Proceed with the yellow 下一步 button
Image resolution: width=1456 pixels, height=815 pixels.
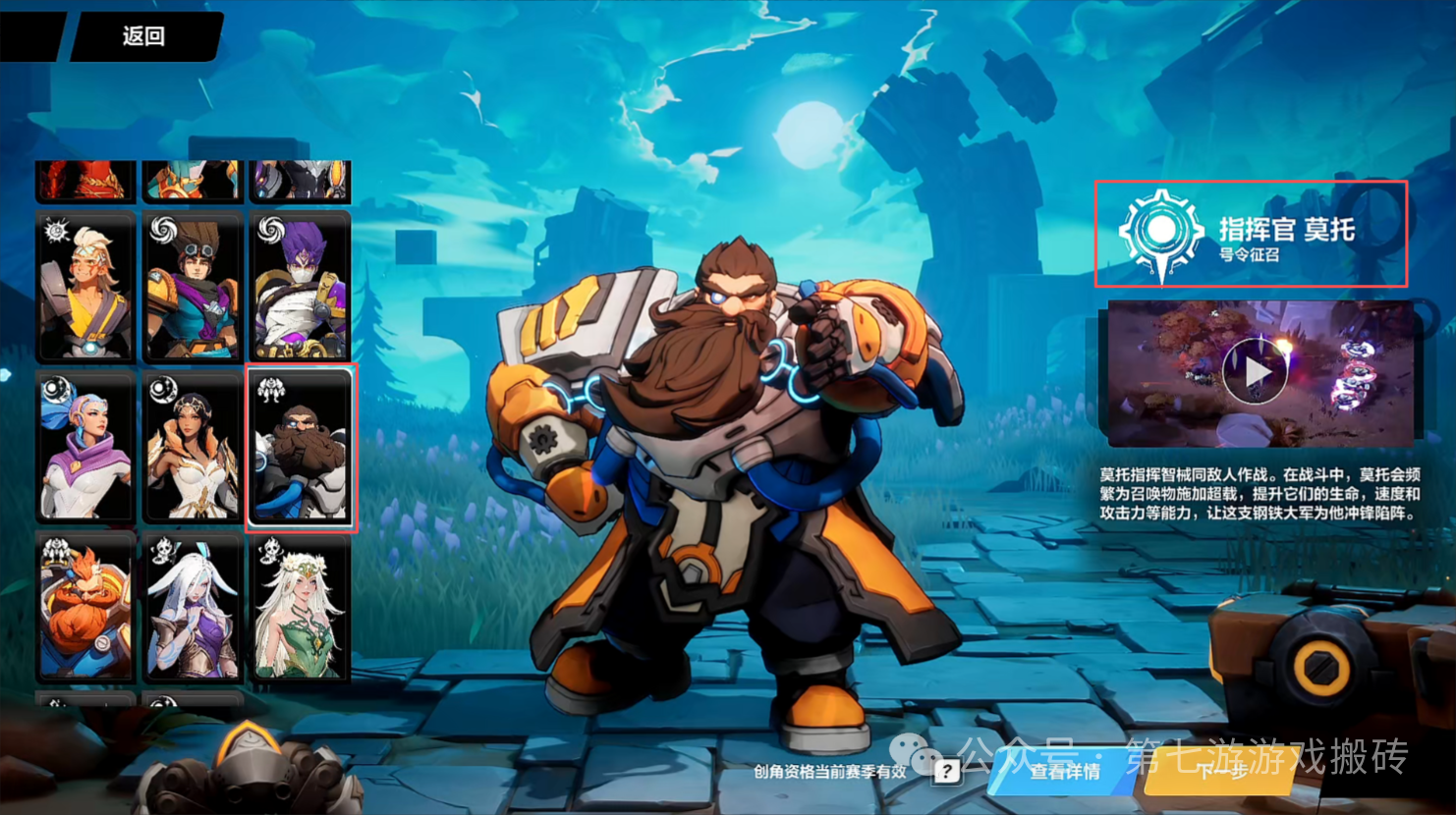click(1222, 771)
